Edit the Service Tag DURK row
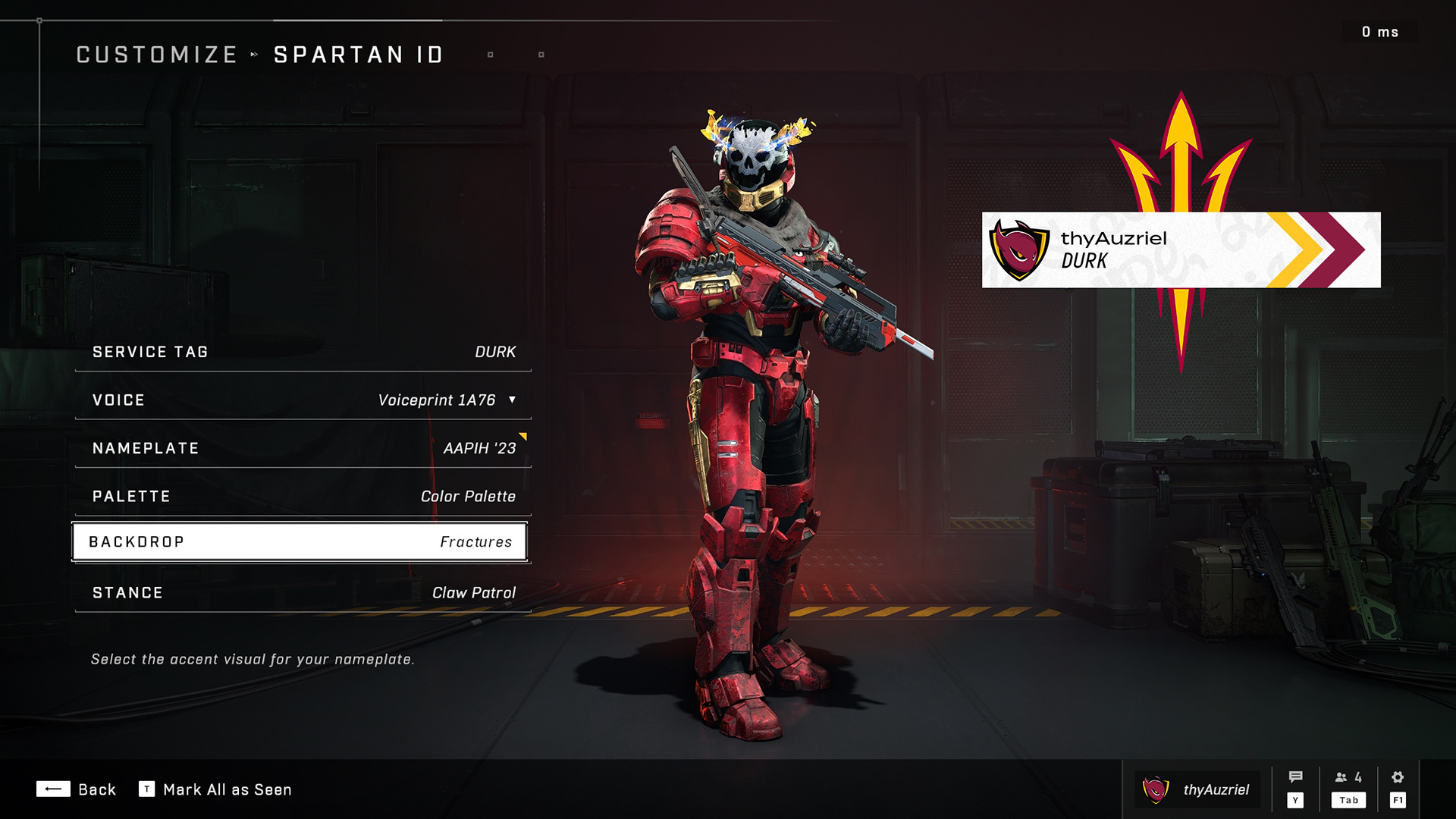Screen dimensions: 1456x819 pos(303,352)
